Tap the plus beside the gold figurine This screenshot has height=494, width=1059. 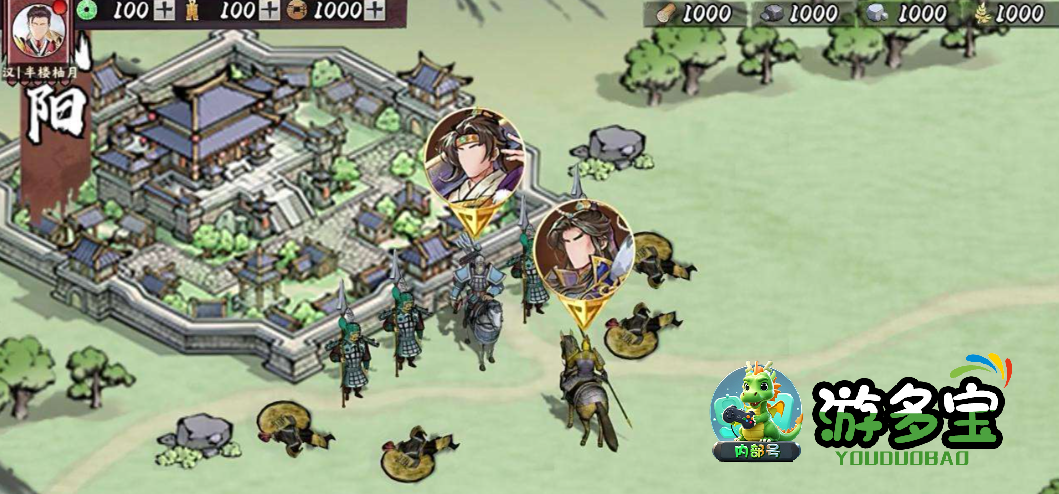[269, 11]
